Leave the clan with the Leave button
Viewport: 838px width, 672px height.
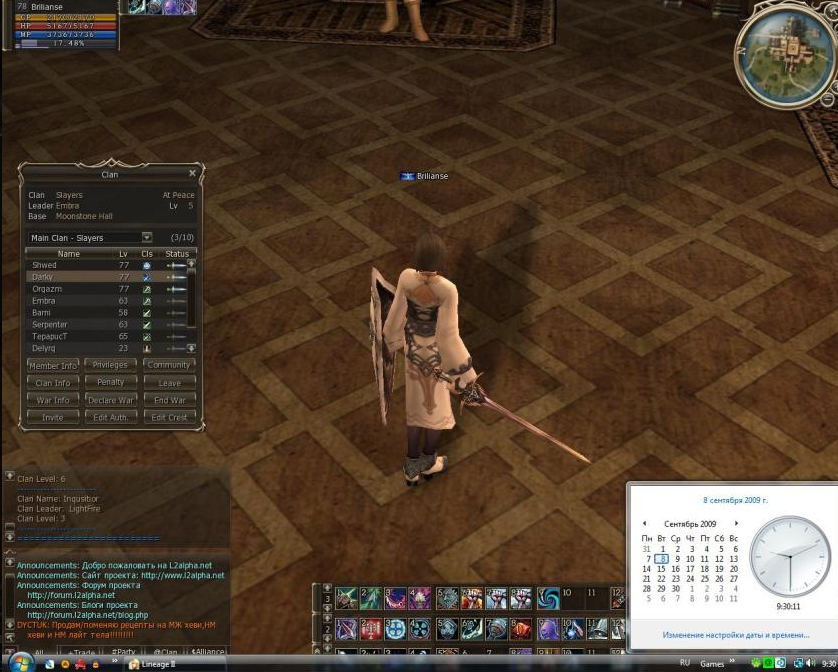click(x=169, y=383)
